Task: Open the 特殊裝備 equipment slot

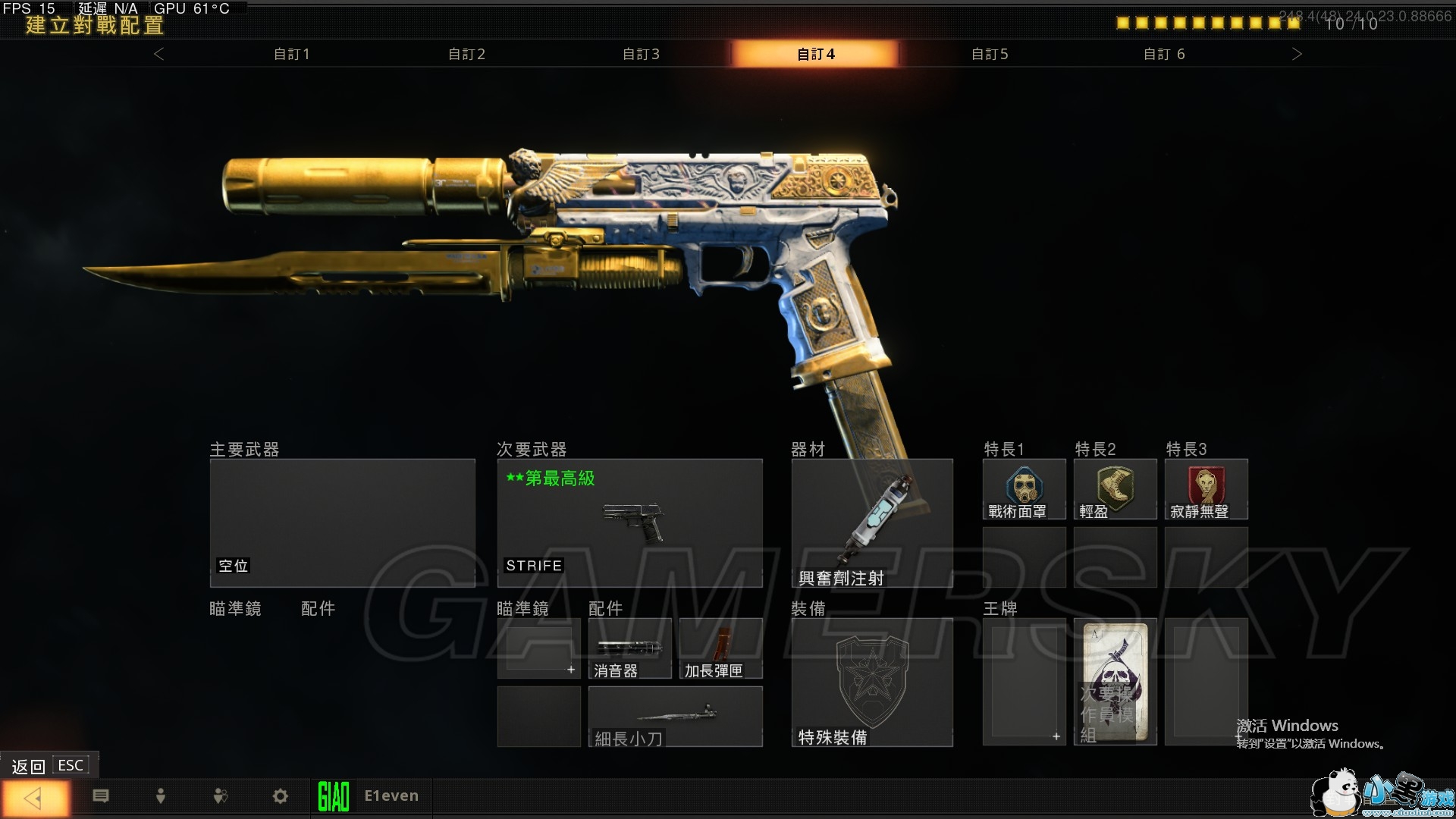Action: pos(872,682)
